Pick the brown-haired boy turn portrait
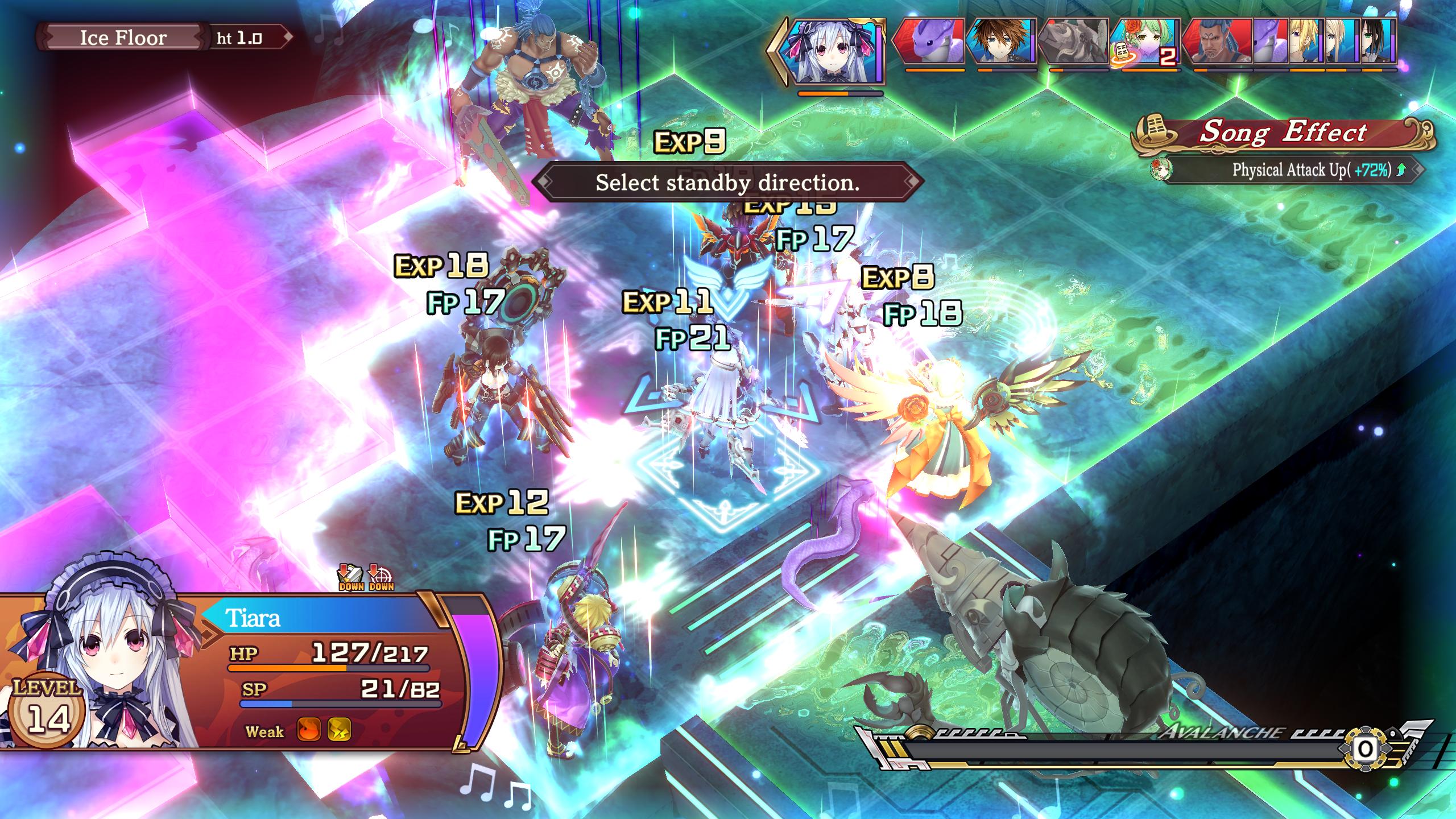The width and height of the screenshot is (1456, 819). coord(1001,42)
